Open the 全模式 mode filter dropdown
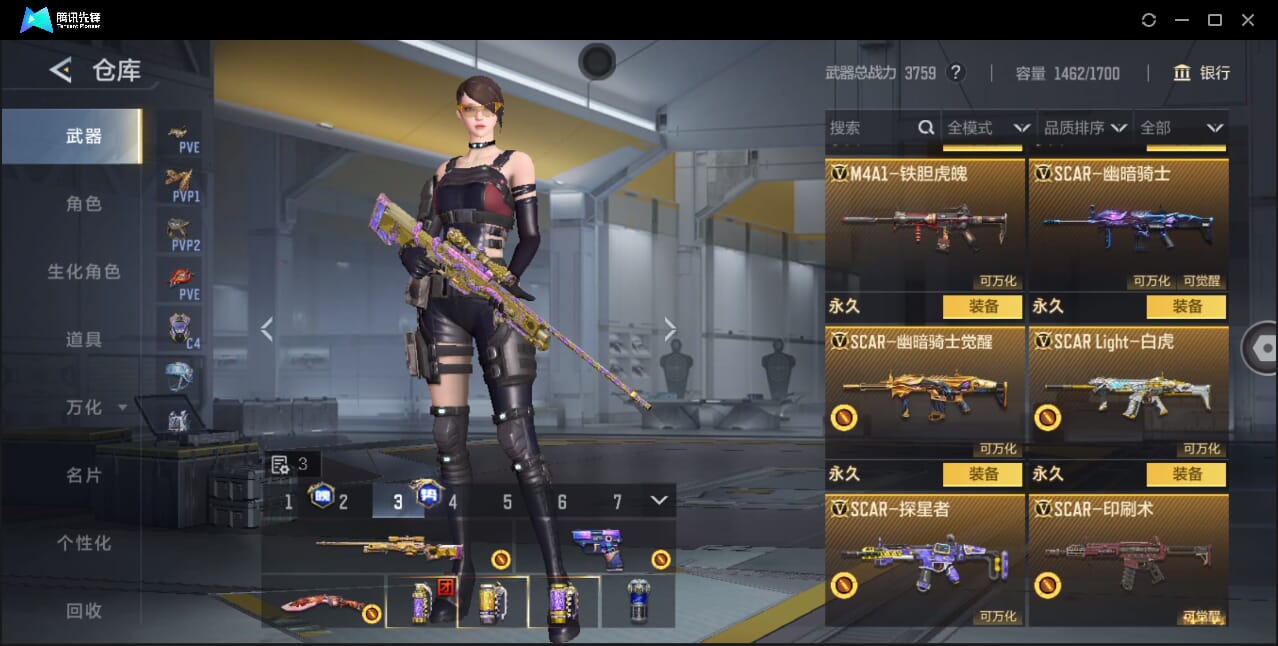 987,128
